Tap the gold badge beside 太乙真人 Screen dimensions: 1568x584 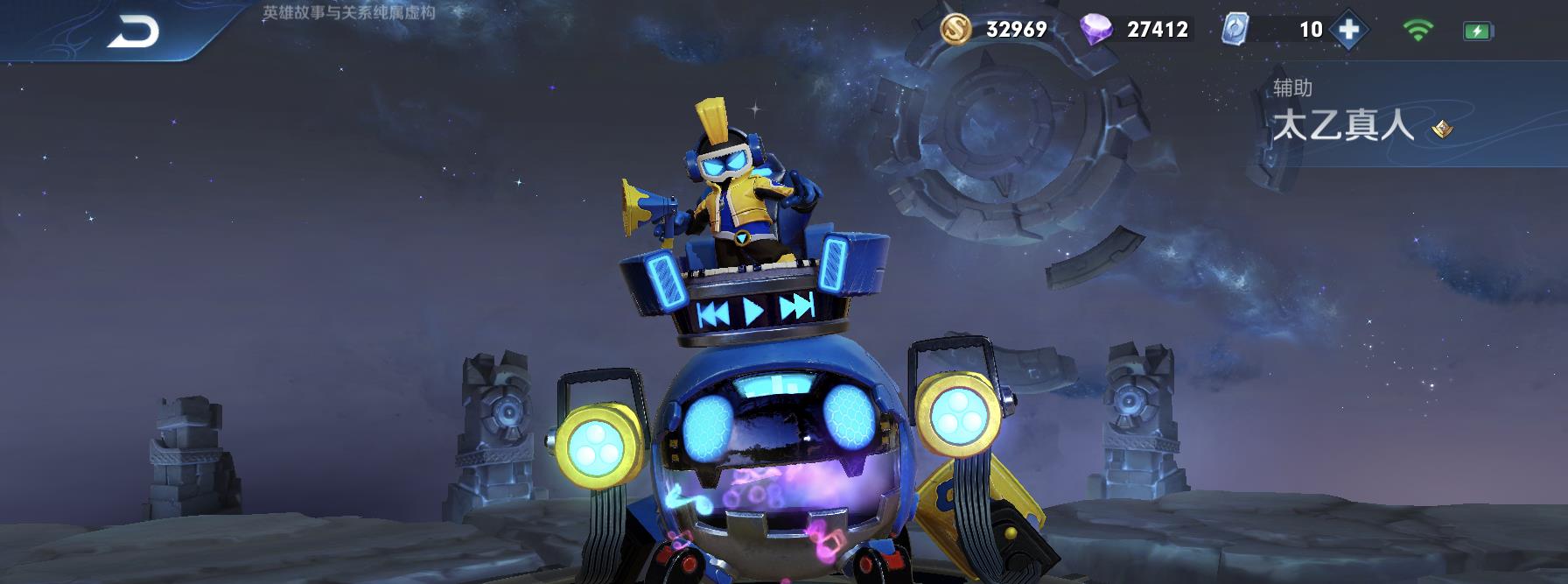1442,130
